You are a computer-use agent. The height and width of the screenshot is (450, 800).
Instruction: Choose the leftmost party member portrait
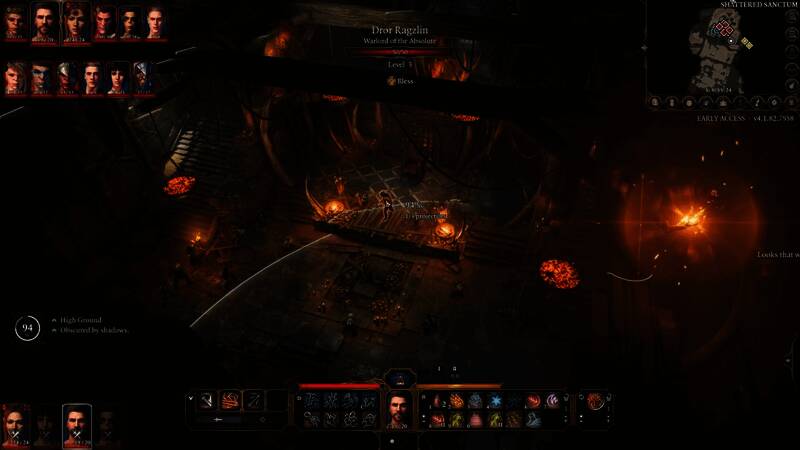point(16,424)
